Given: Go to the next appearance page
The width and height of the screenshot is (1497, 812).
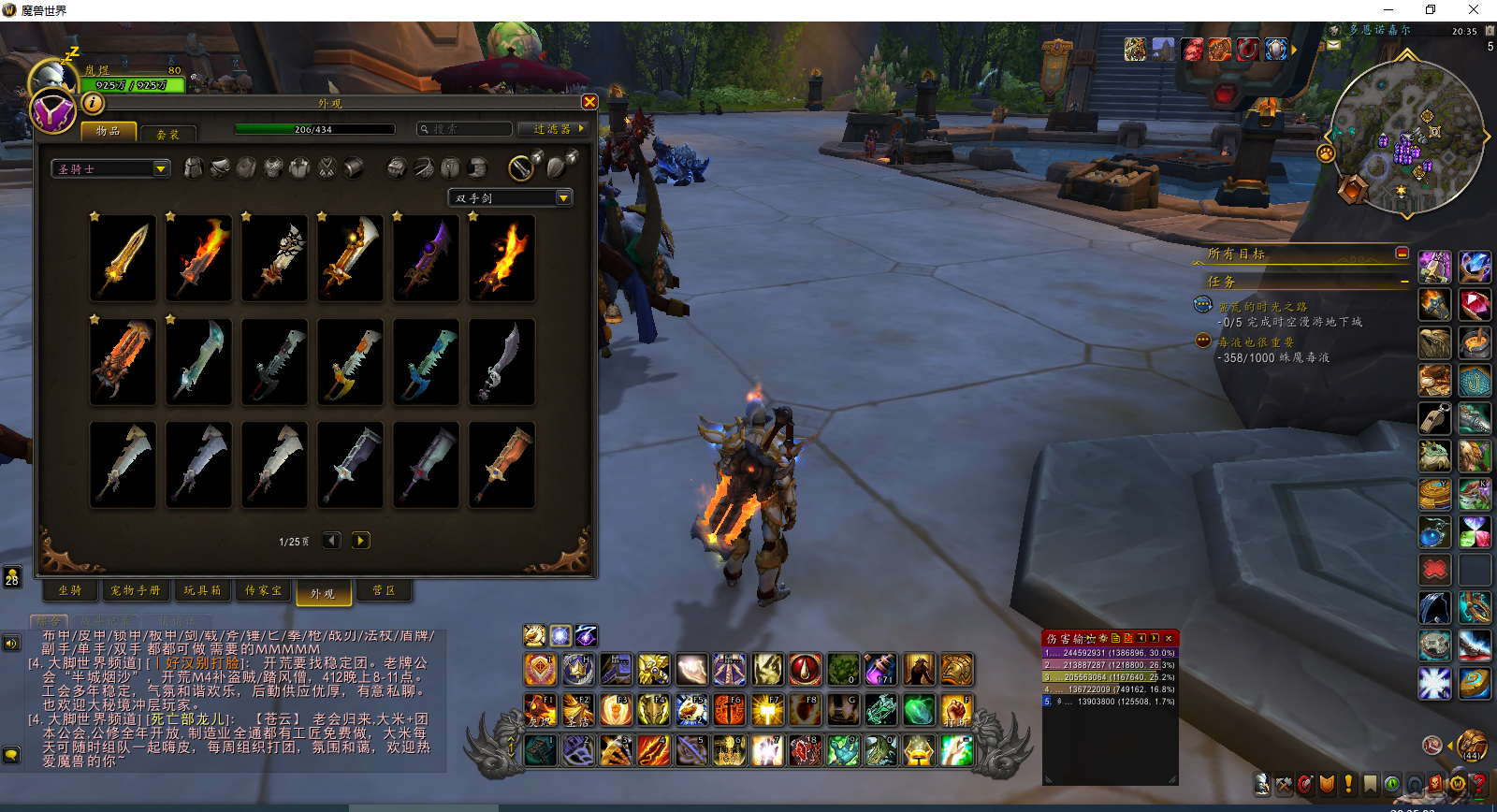Looking at the screenshot, I should tap(360, 541).
